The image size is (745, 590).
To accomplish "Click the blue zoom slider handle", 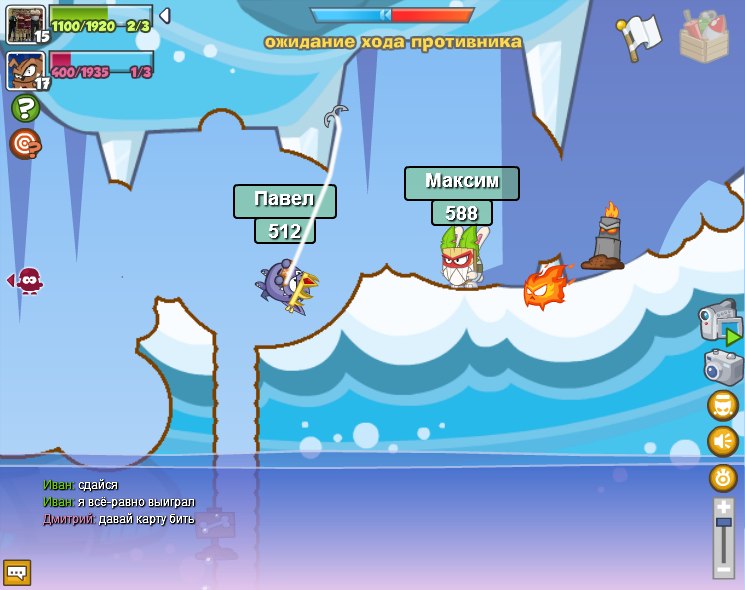I will tap(724, 523).
